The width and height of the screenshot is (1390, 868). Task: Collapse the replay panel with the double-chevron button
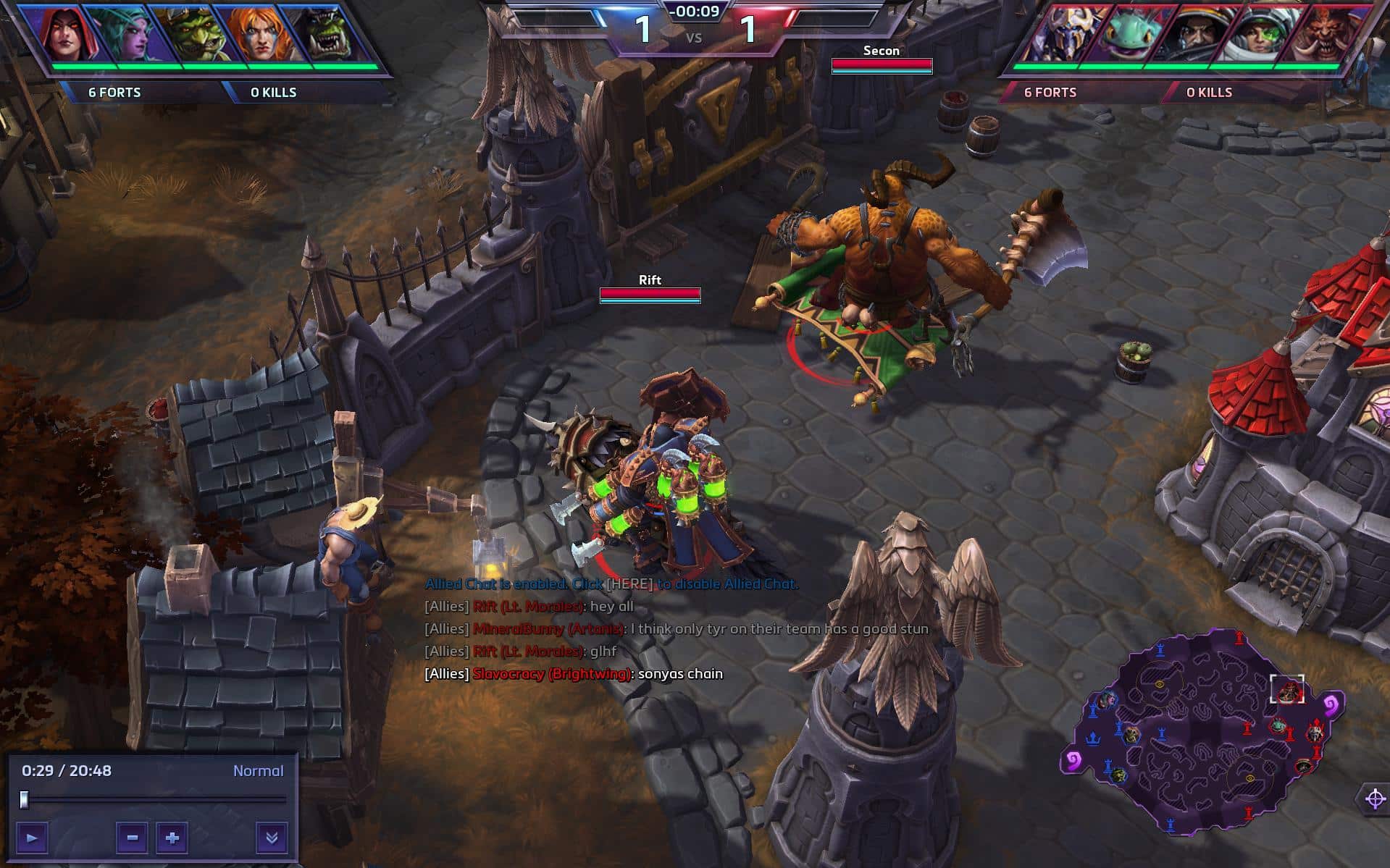tap(272, 838)
